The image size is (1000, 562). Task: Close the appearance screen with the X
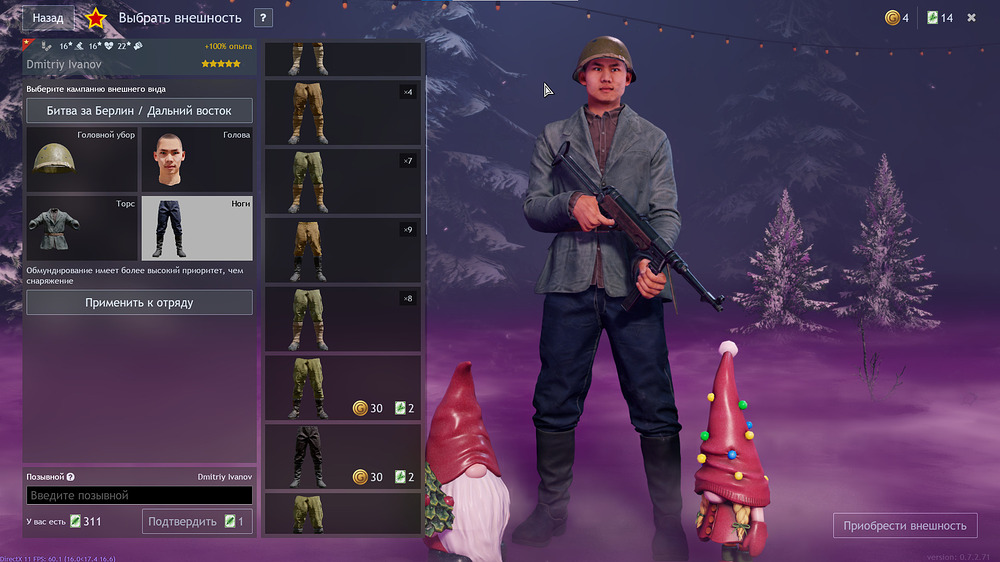(971, 18)
